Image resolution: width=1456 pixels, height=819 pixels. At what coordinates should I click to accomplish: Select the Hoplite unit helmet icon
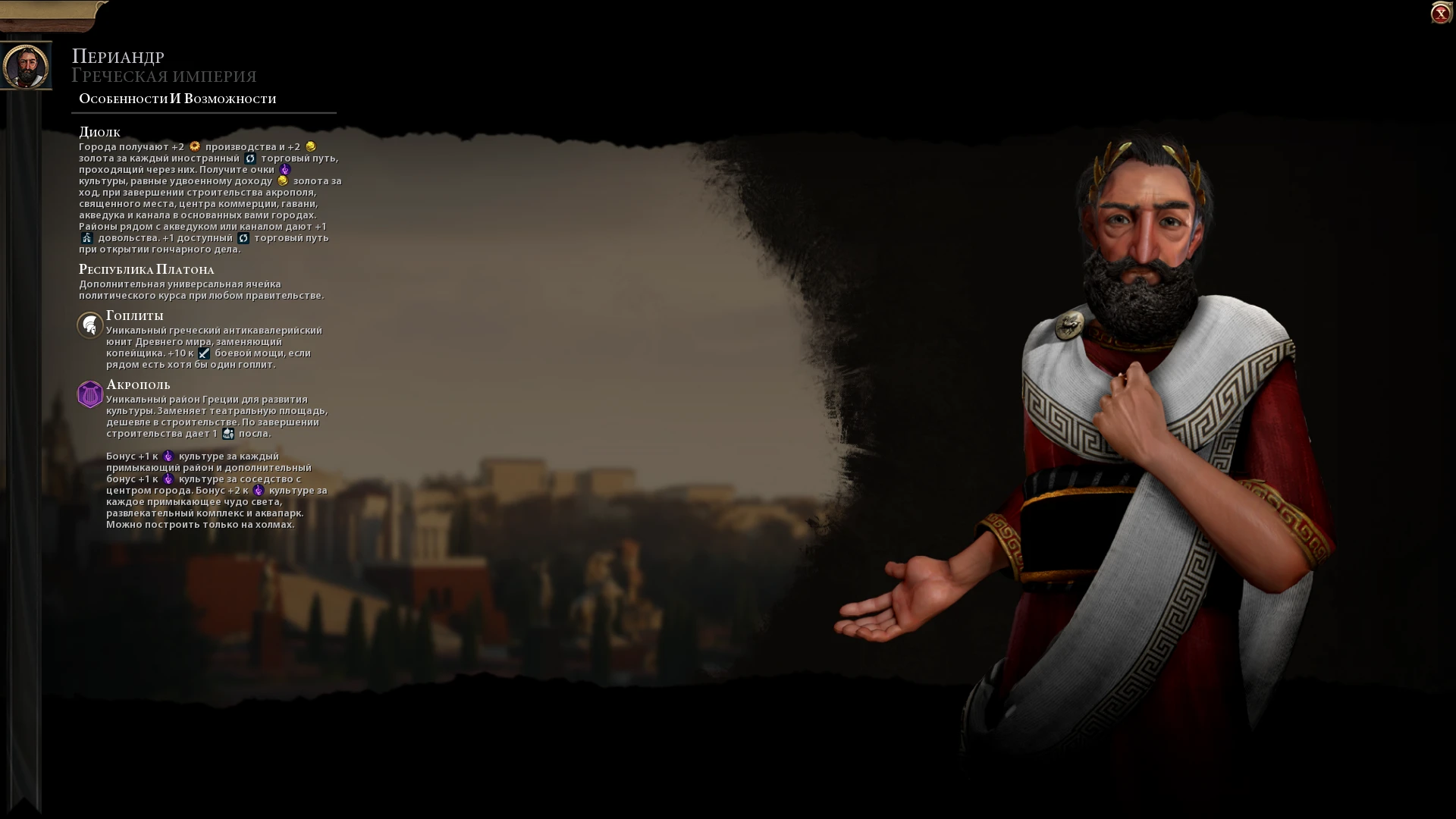pos(90,325)
